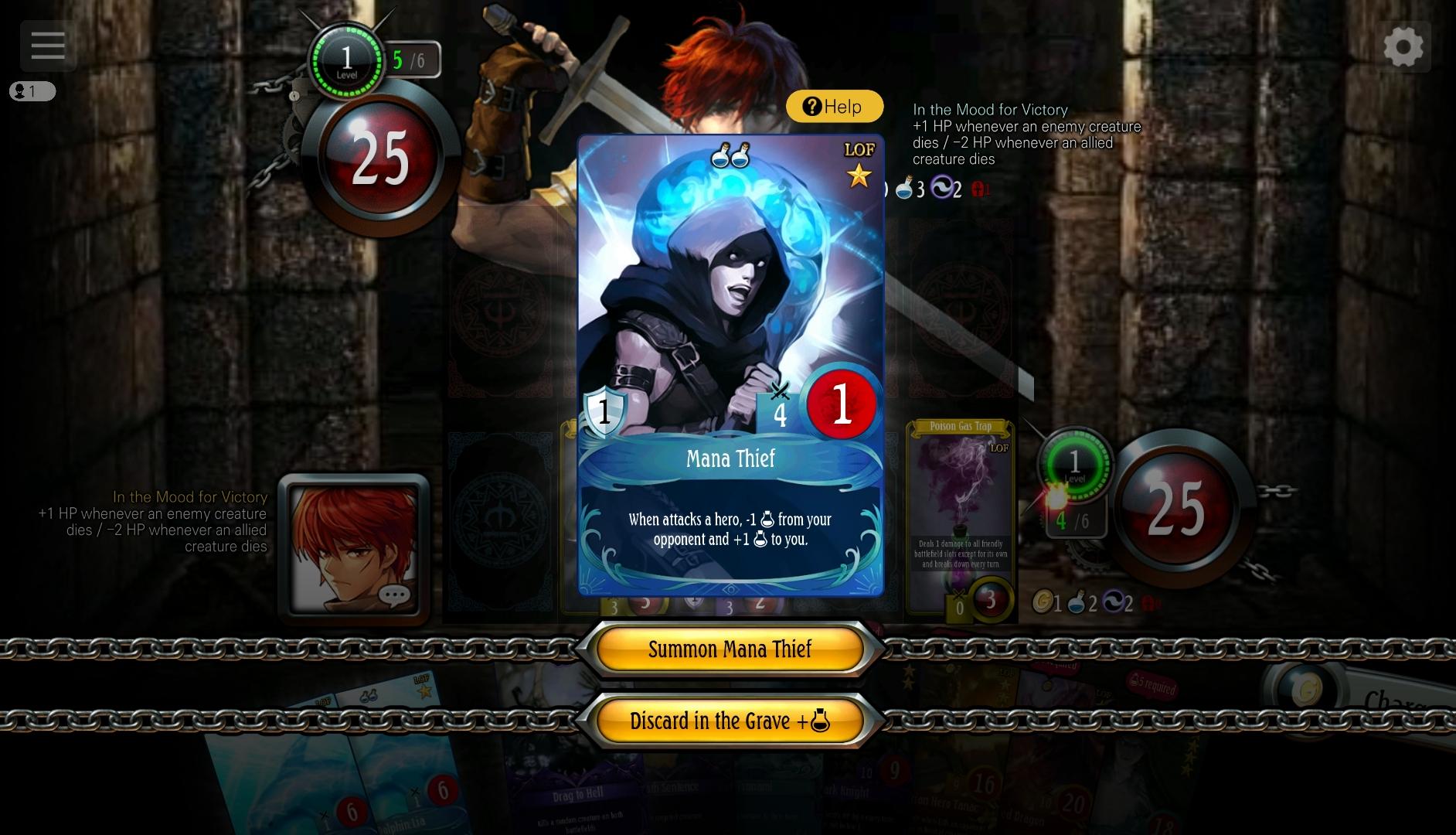Expand the Poison Gas Trap card
The width and height of the screenshot is (1456, 835).
[960, 510]
